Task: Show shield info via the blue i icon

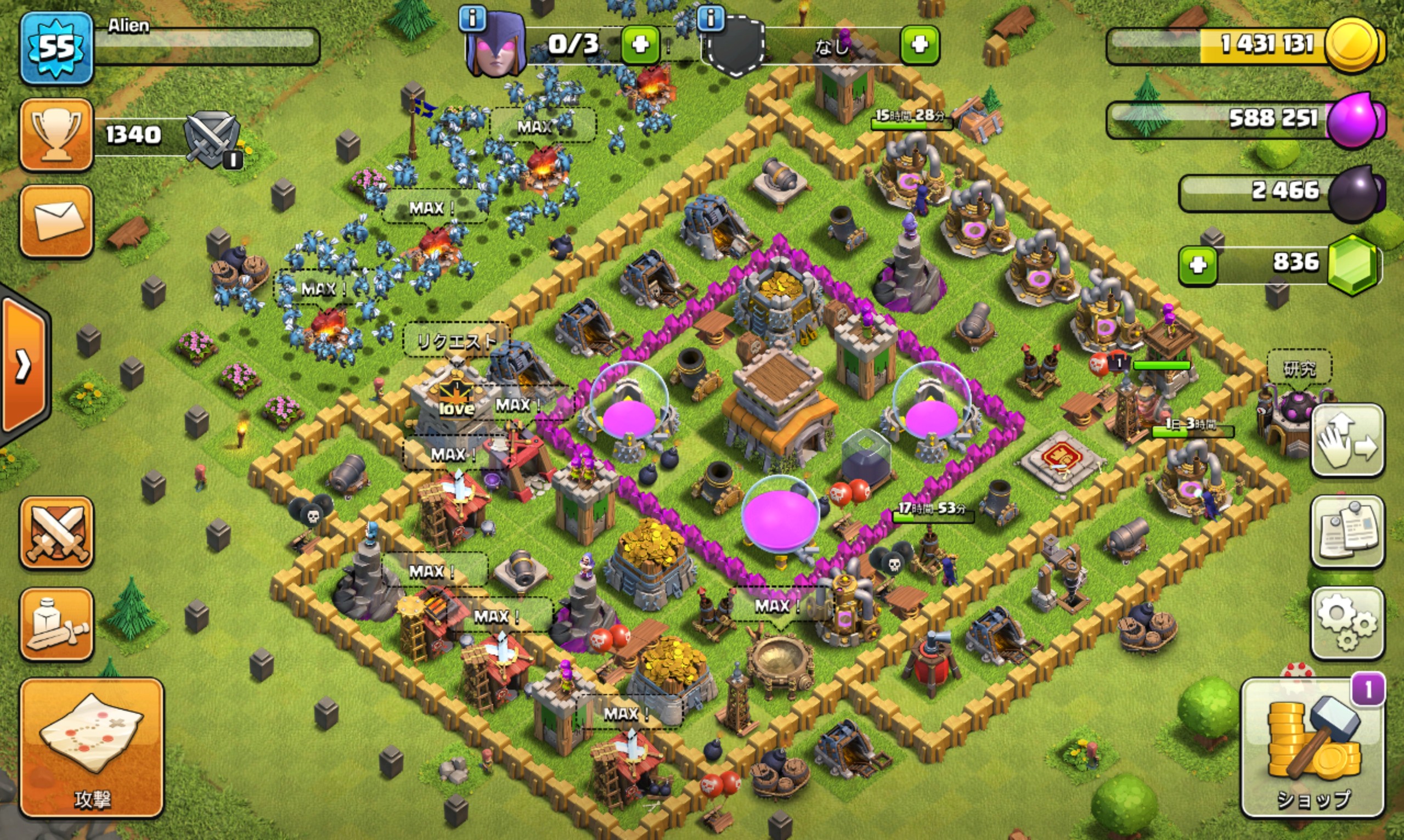Action: coord(711,19)
